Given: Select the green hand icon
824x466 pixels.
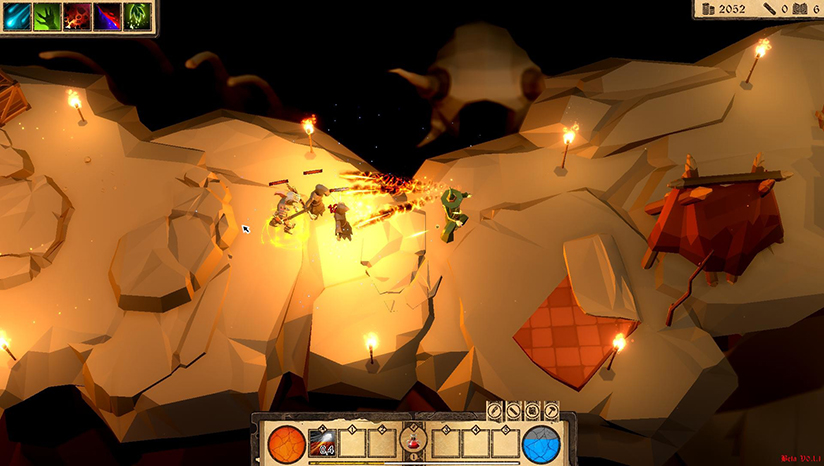Looking at the screenshot, I should pyautogui.click(x=45, y=17).
